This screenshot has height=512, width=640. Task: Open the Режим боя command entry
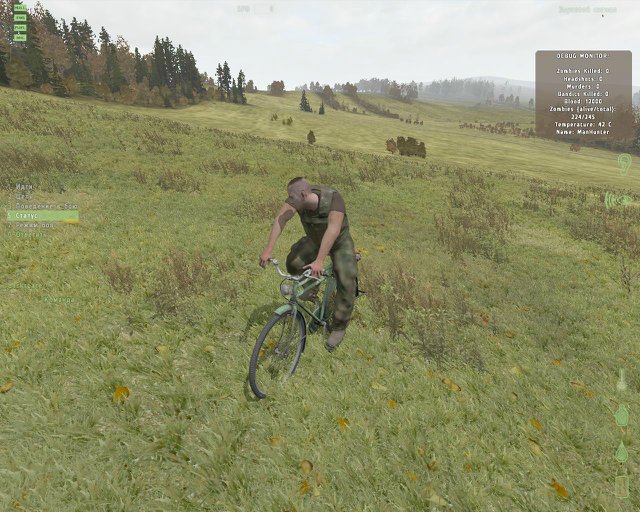[34, 225]
